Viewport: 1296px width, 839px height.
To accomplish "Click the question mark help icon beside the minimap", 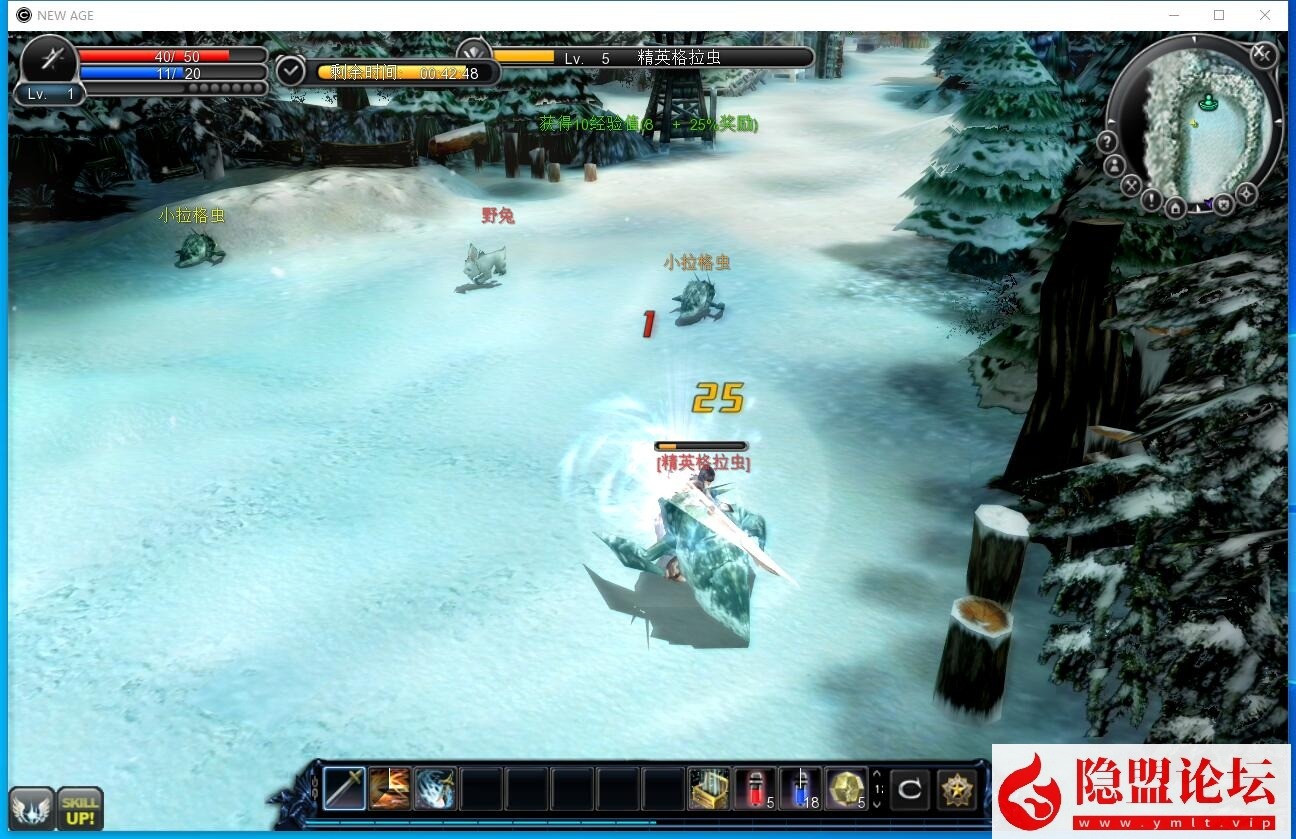I will [x=1105, y=141].
